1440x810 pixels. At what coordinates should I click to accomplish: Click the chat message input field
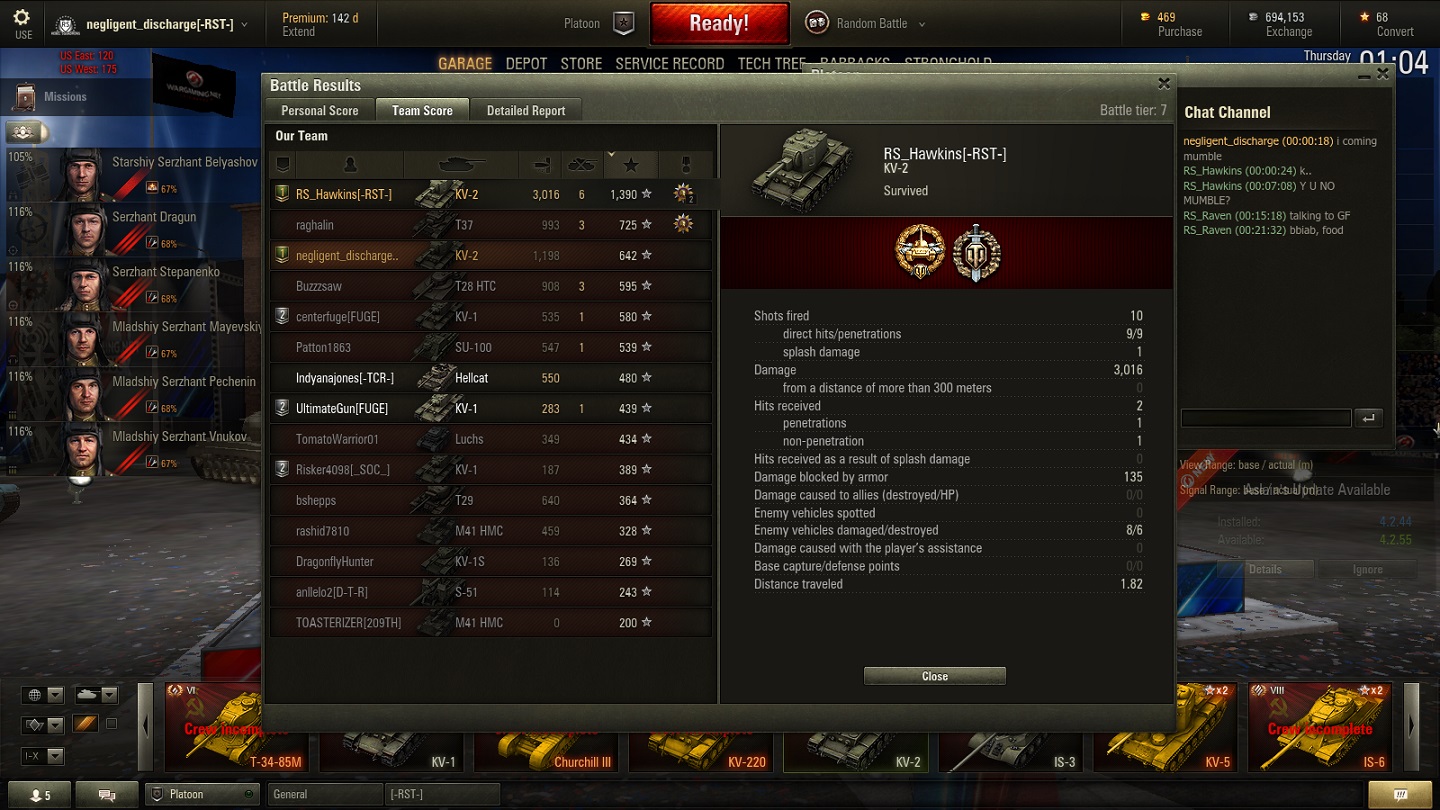click(x=1265, y=418)
